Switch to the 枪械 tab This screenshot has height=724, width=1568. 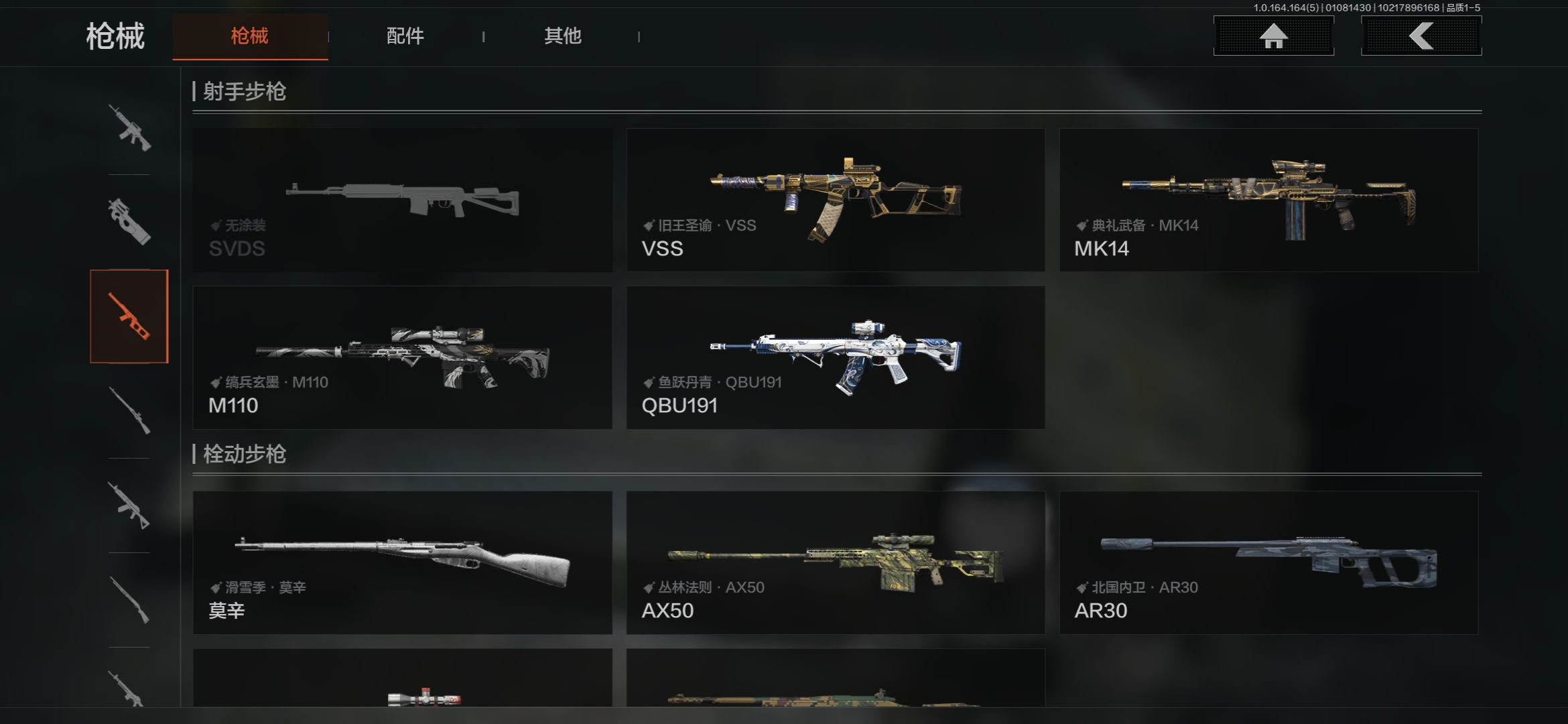[250, 36]
